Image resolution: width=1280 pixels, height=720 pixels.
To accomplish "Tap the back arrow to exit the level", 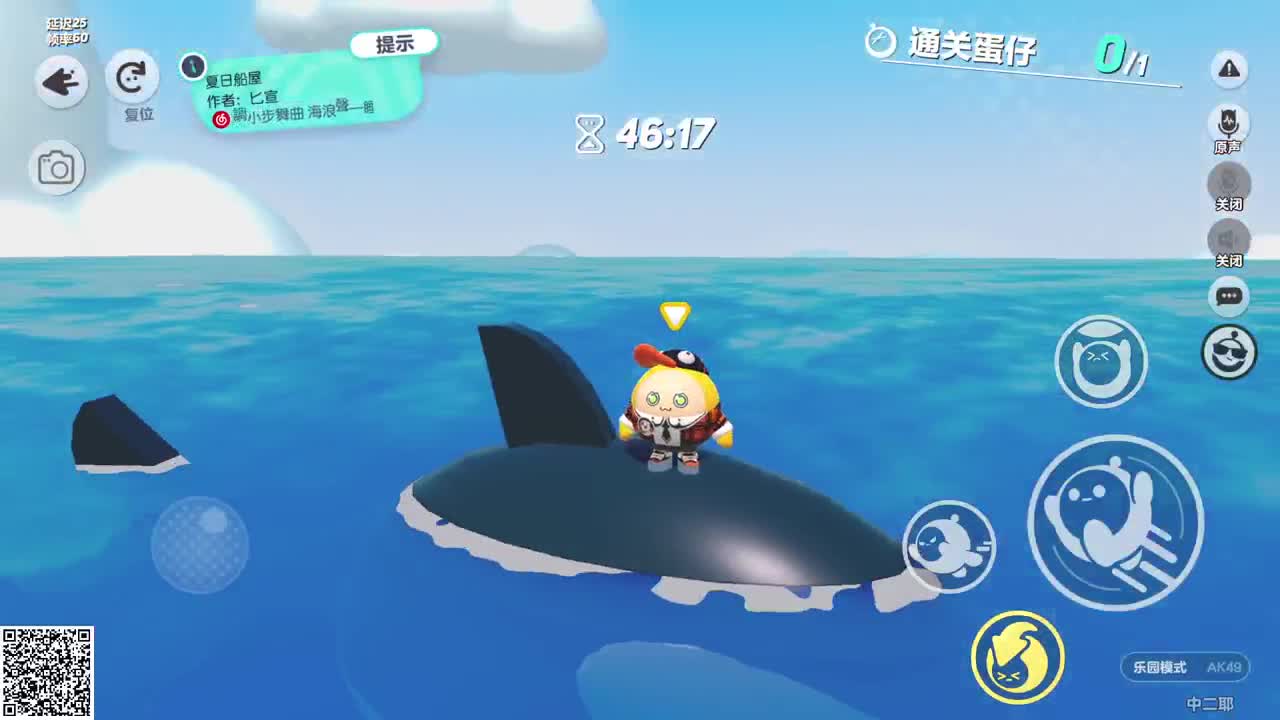I will (x=60, y=82).
